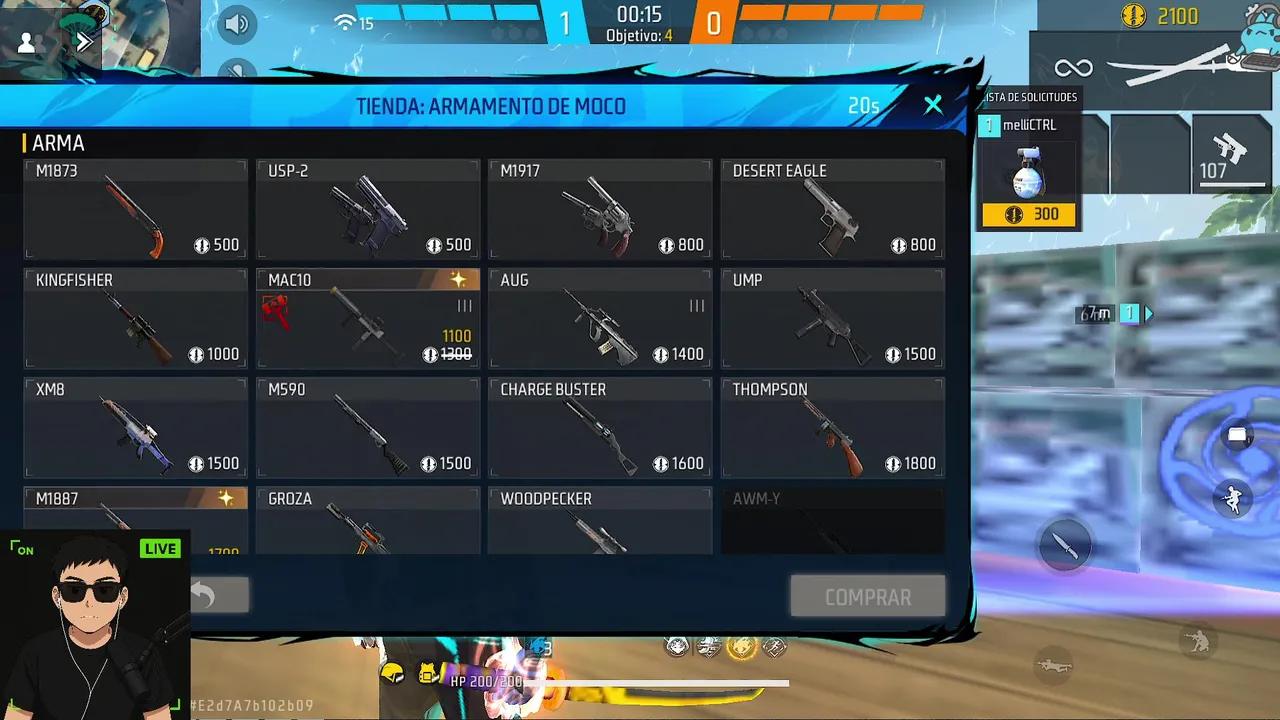Toggle the glowing coin character badge
Viewport: 1280px width, 720px height.
(x=742, y=649)
